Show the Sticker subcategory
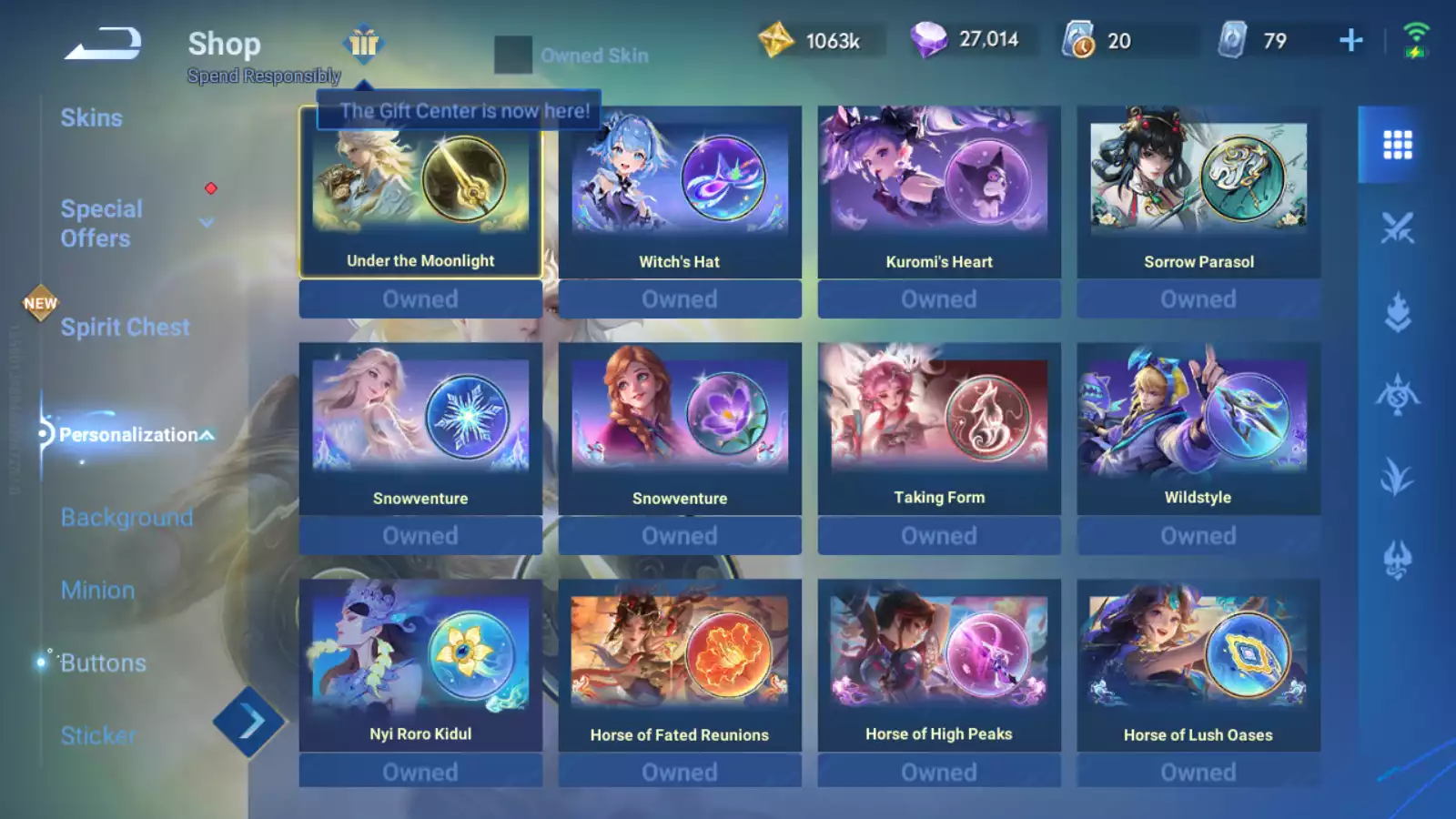1456x819 pixels. [x=98, y=735]
